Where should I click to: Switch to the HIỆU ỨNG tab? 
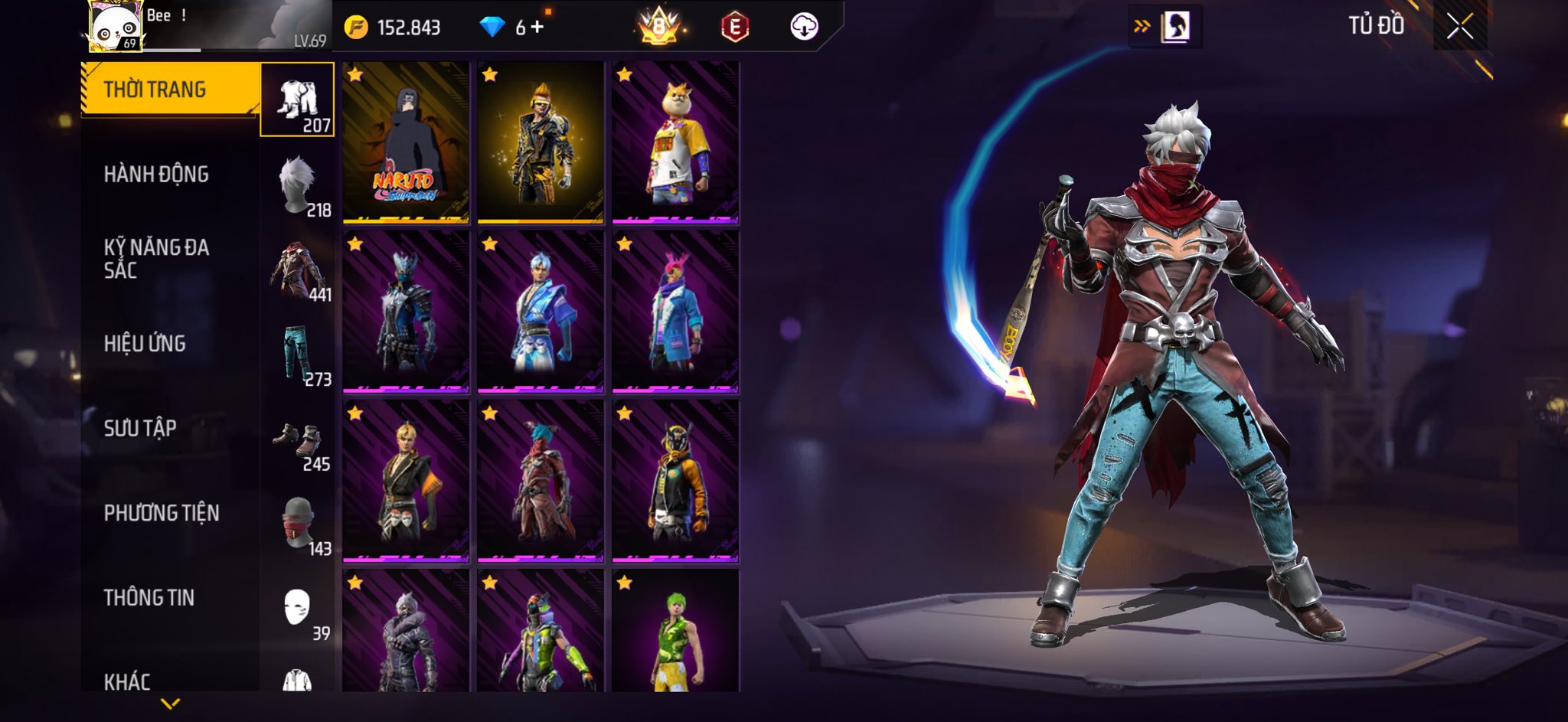(x=145, y=344)
